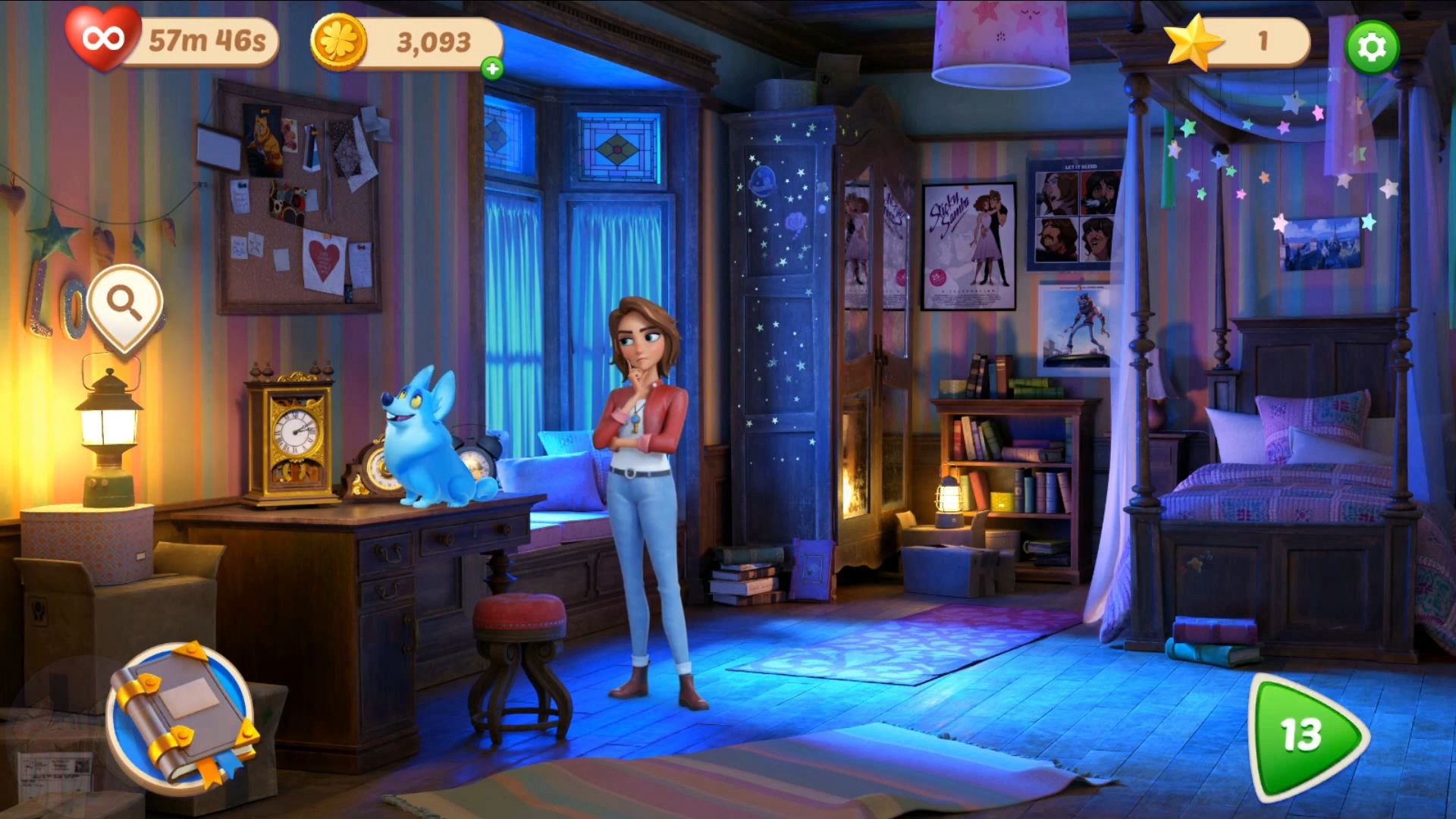The height and width of the screenshot is (819, 1456).
Task: Open the journal book icon
Action: tap(182, 714)
